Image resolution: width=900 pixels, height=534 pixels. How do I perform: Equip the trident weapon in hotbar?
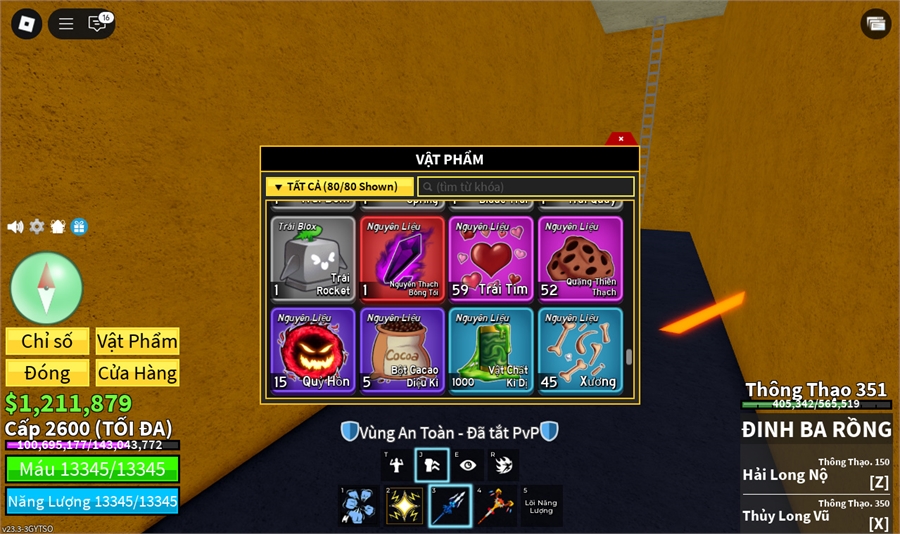pos(449,506)
